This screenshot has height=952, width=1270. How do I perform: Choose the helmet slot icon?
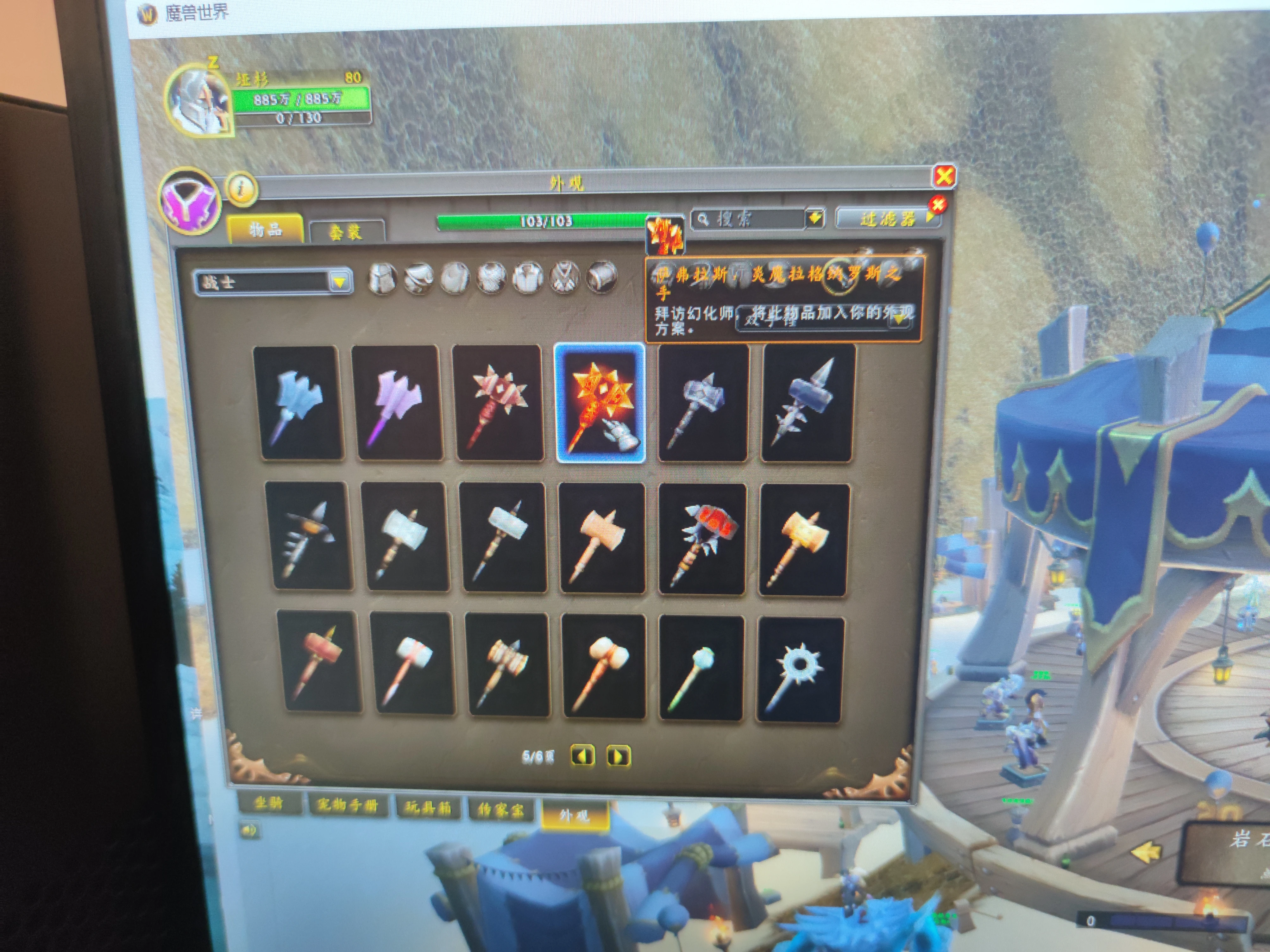pos(382,279)
